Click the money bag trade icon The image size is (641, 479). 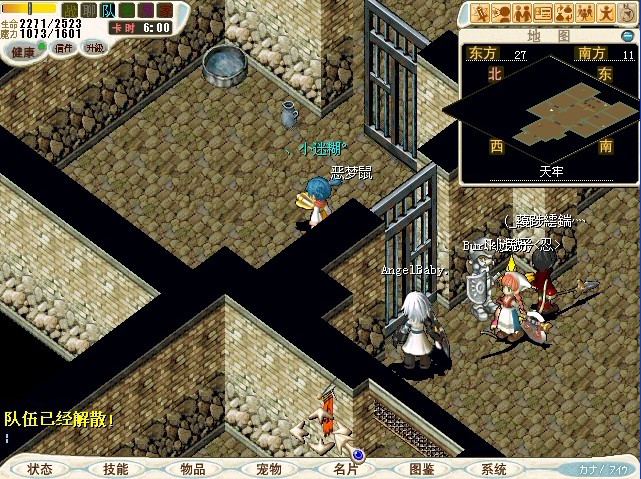564,13
